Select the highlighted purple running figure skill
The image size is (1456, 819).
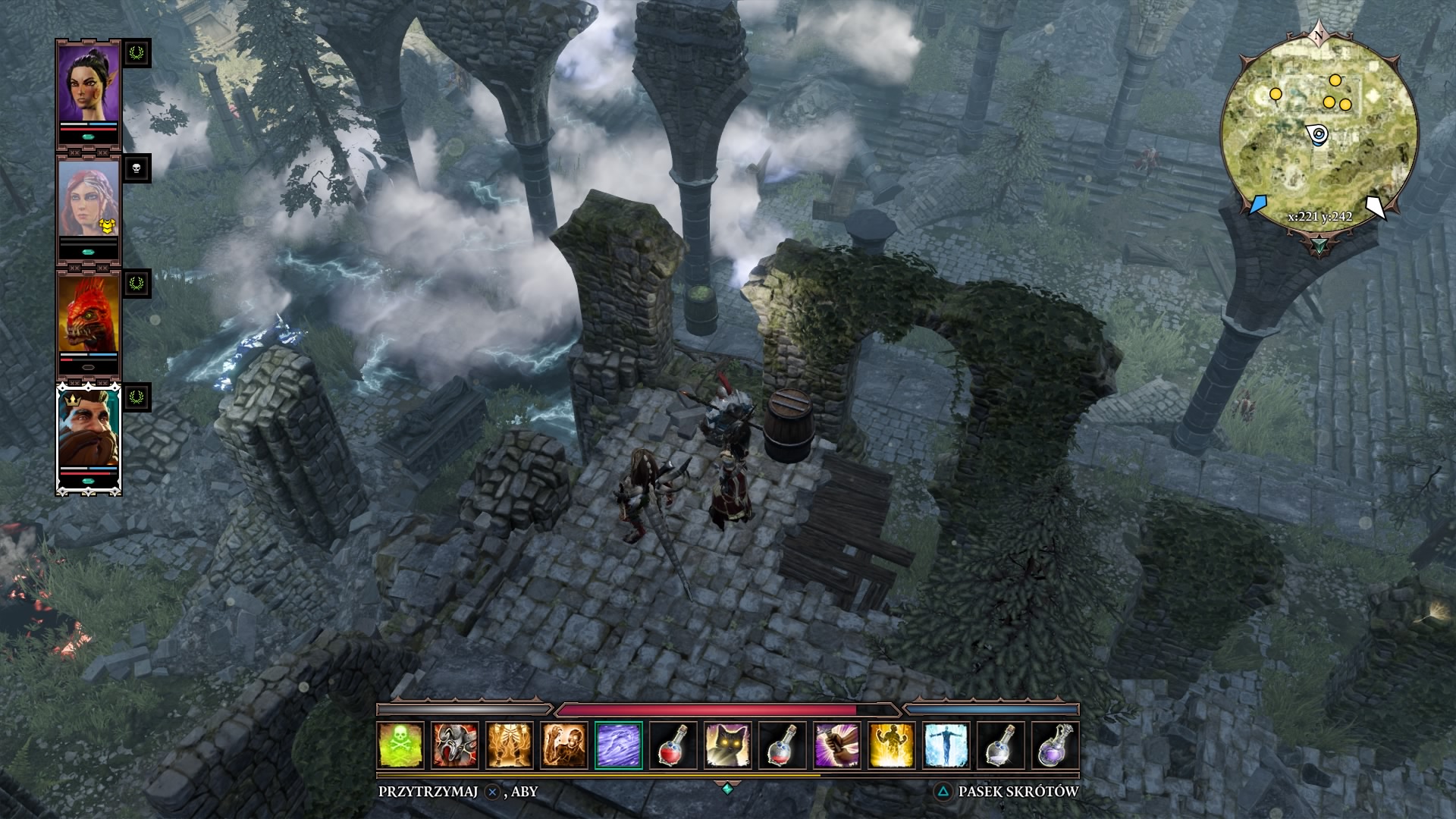click(619, 745)
